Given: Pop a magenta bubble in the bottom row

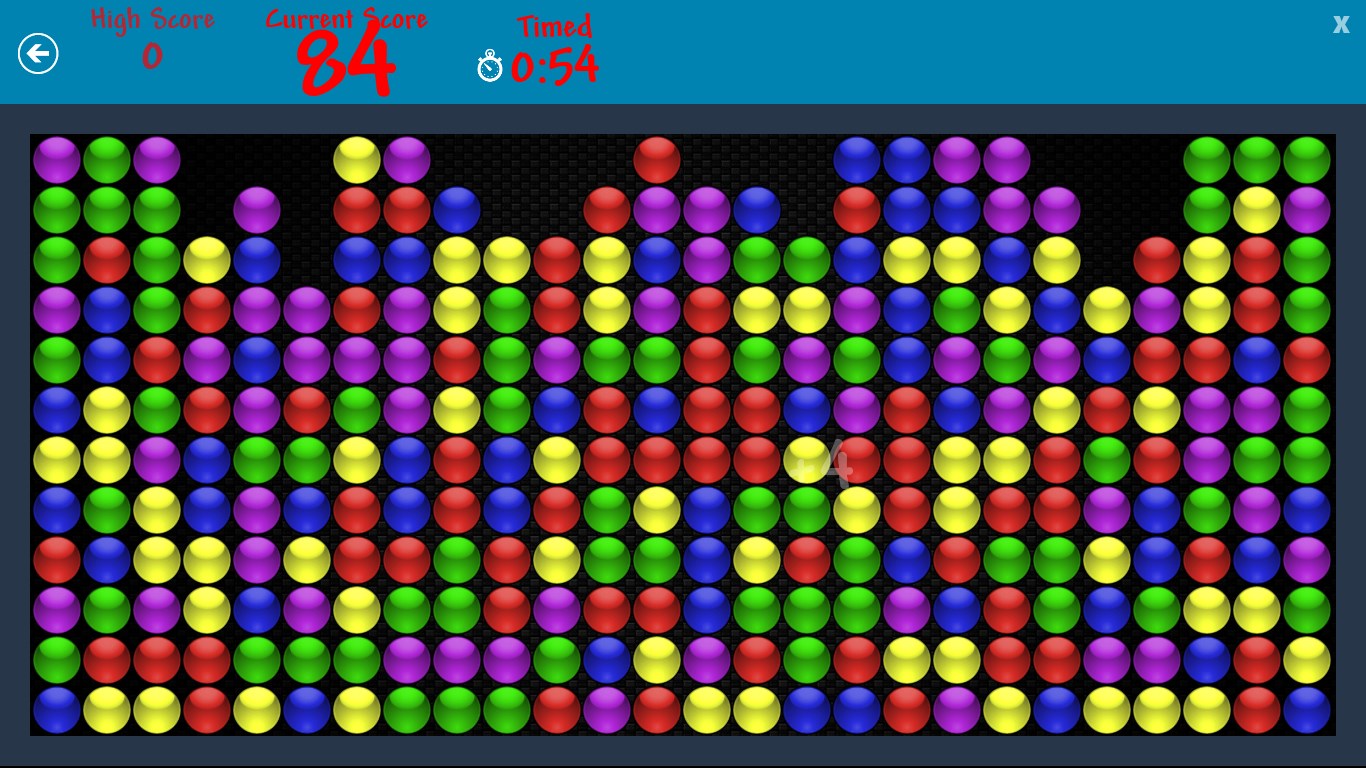Looking at the screenshot, I should point(606,710).
